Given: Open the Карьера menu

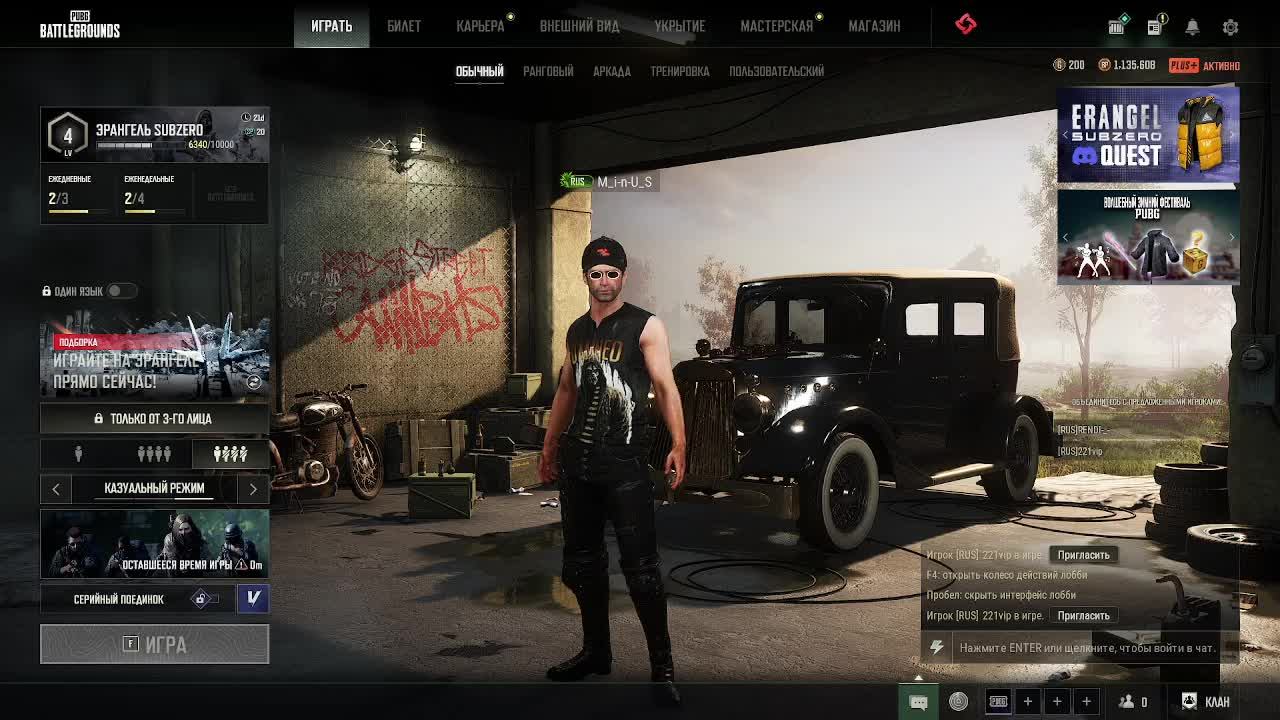Looking at the screenshot, I should click(x=480, y=26).
